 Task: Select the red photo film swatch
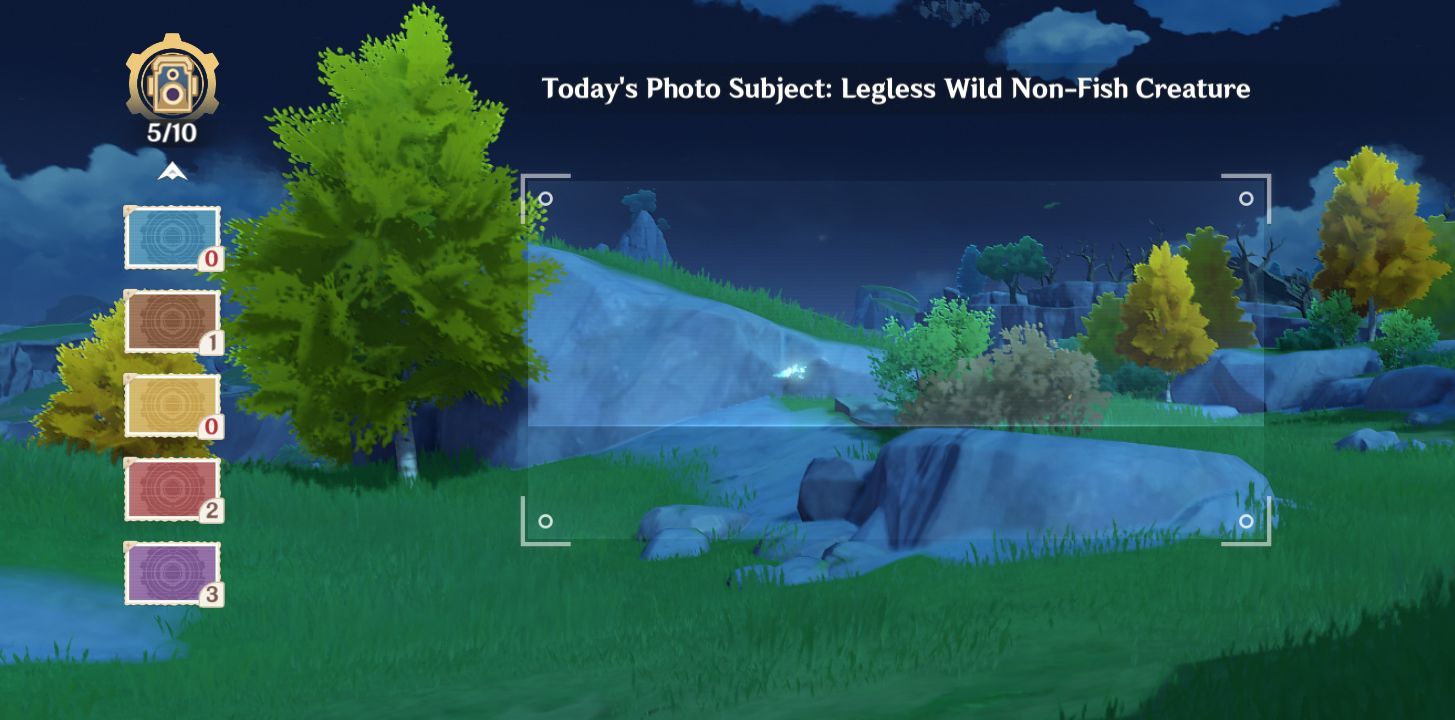172,488
